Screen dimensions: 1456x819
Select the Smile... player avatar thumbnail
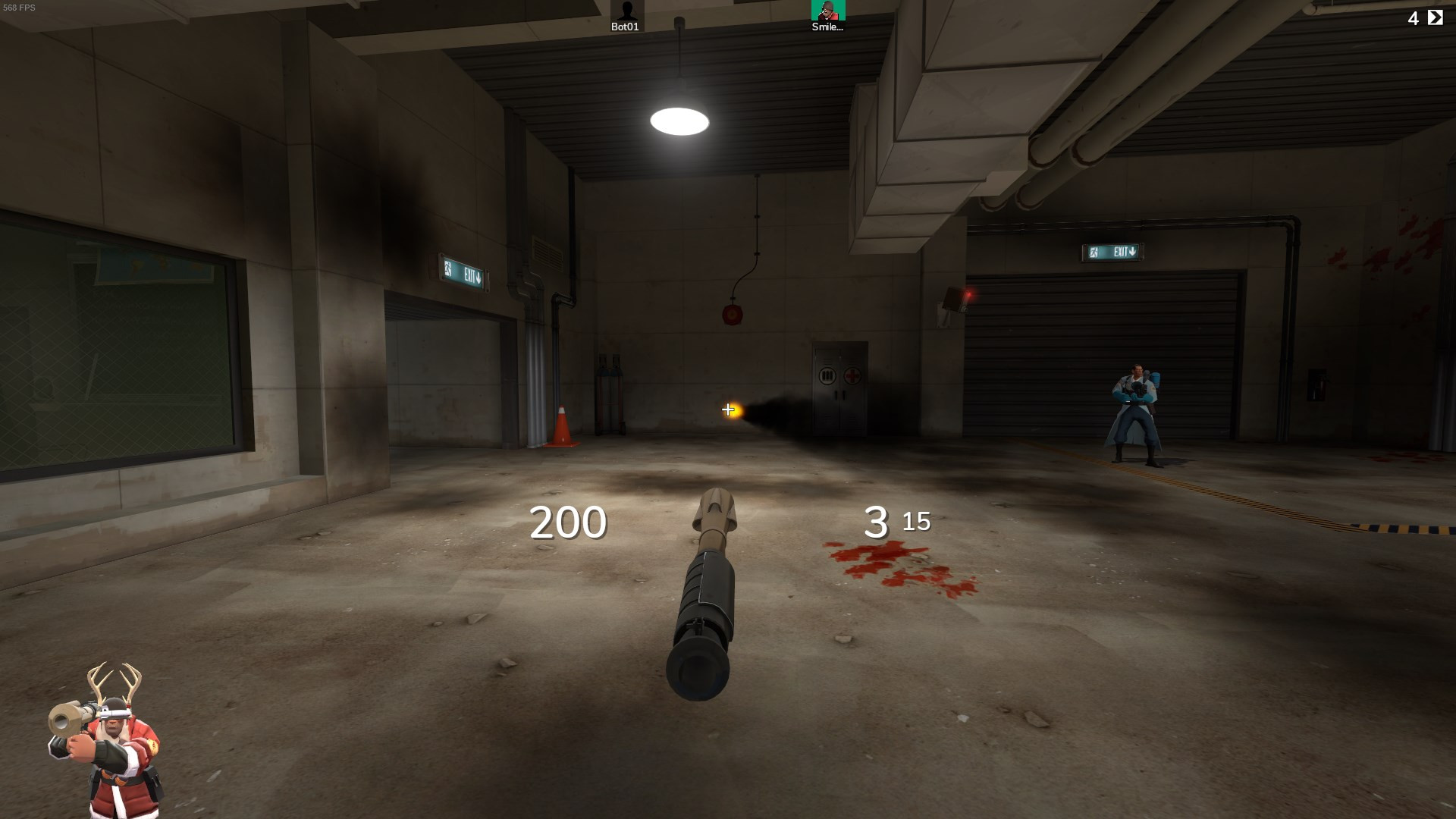coord(830,11)
